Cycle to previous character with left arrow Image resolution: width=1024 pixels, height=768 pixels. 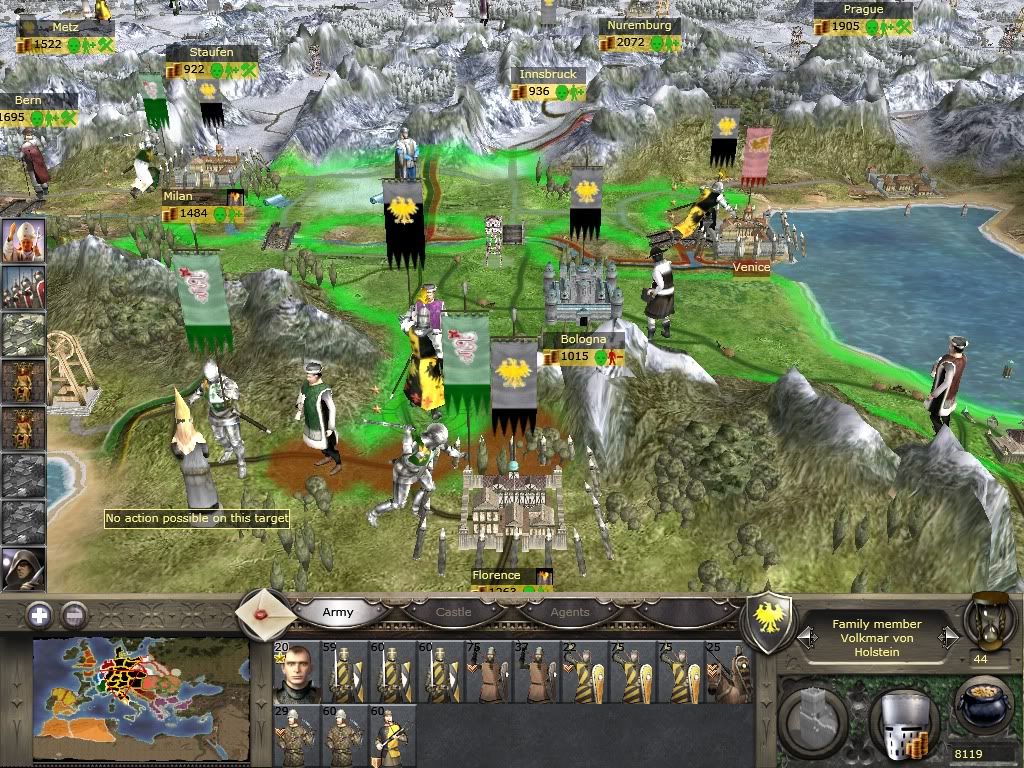point(804,637)
